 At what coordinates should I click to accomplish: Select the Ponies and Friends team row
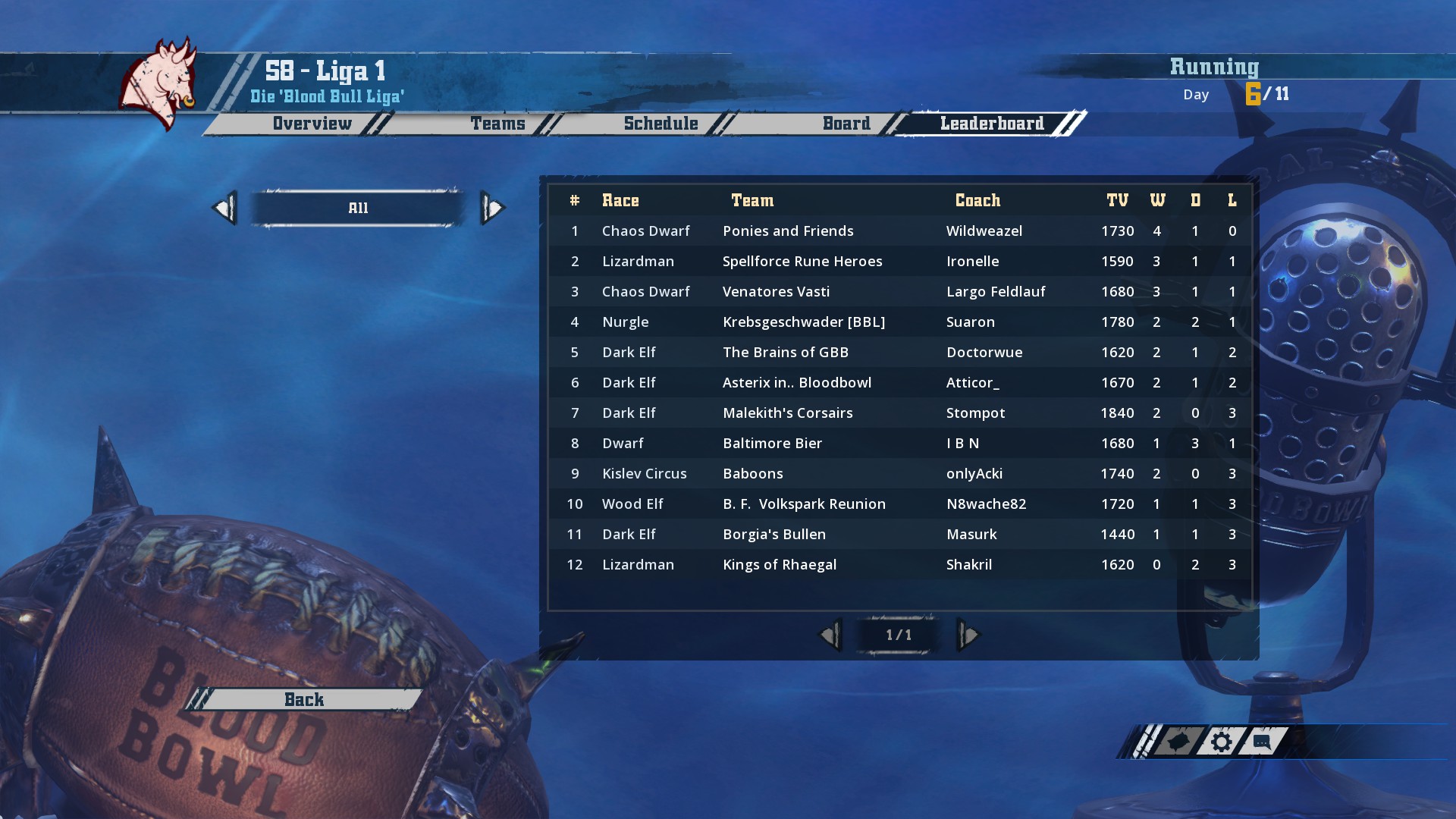[788, 231]
